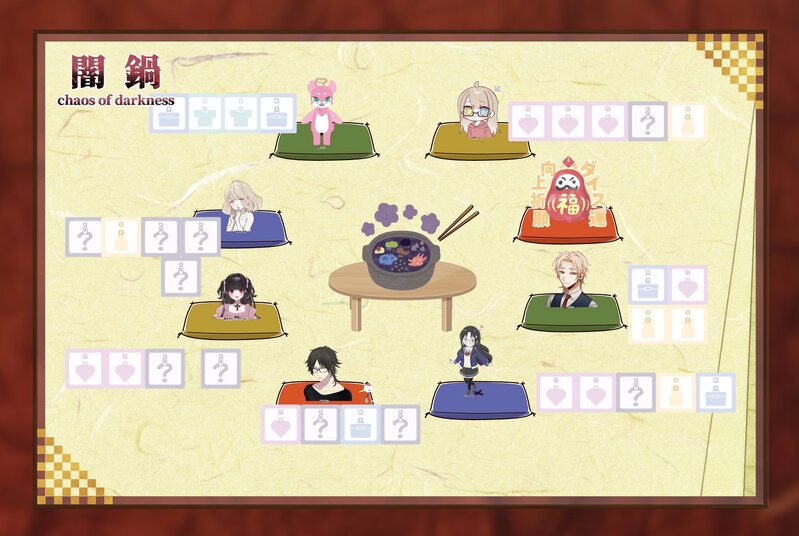Choose the blue bag tag below the black-haired glasses man
799x536 pixels.
(360, 424)
